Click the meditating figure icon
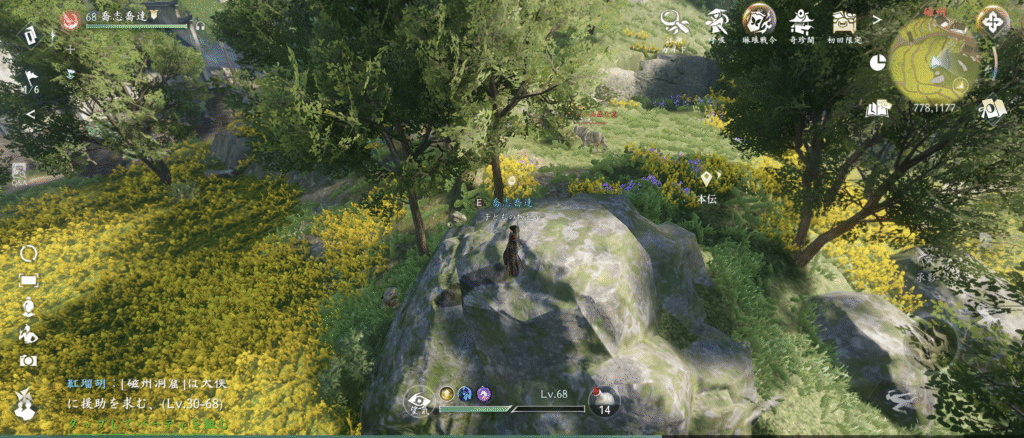1024x438 pixels. click(28, 307)
